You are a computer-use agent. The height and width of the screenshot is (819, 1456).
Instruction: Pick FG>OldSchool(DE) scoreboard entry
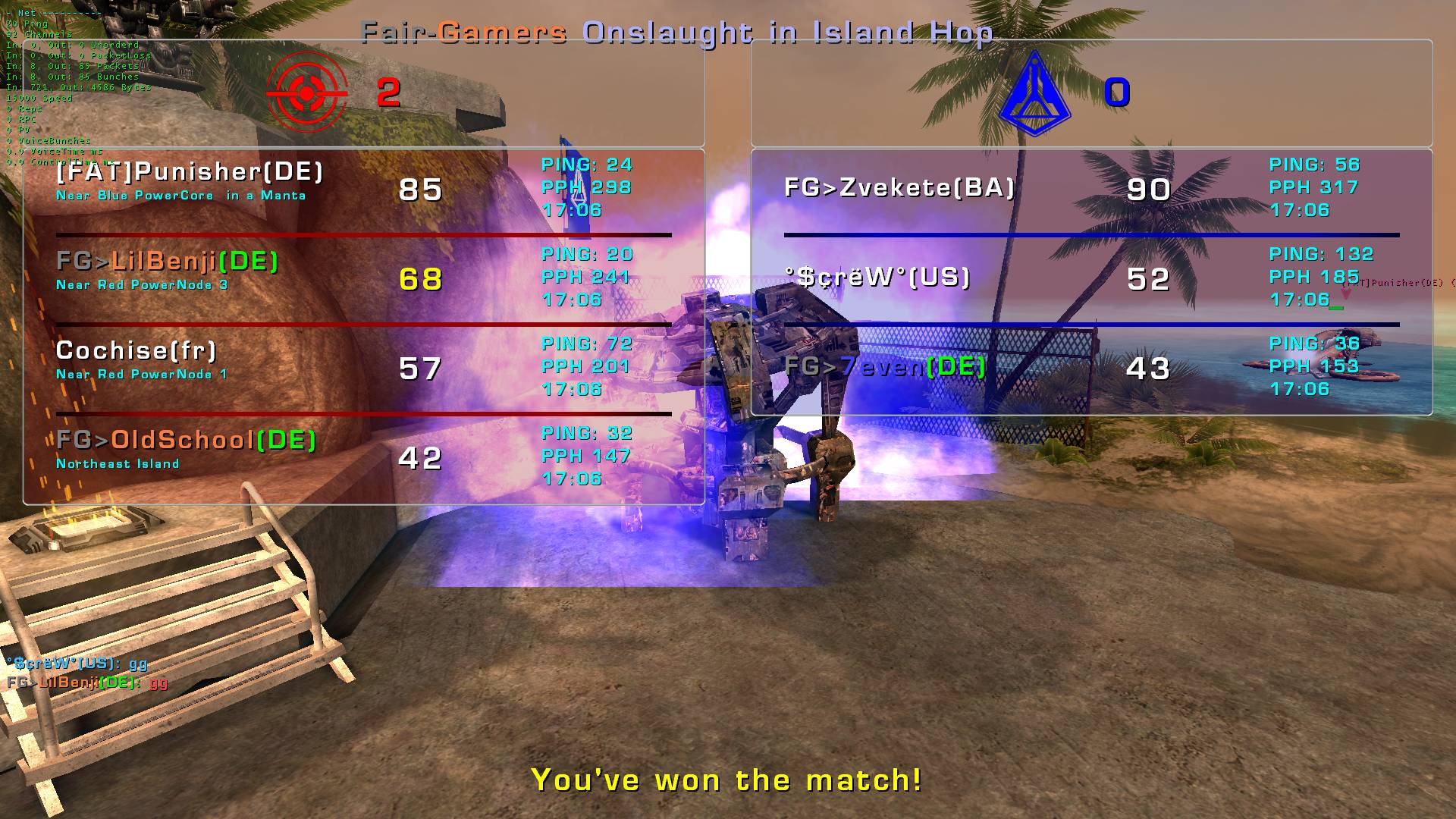[x=187, y=440]
